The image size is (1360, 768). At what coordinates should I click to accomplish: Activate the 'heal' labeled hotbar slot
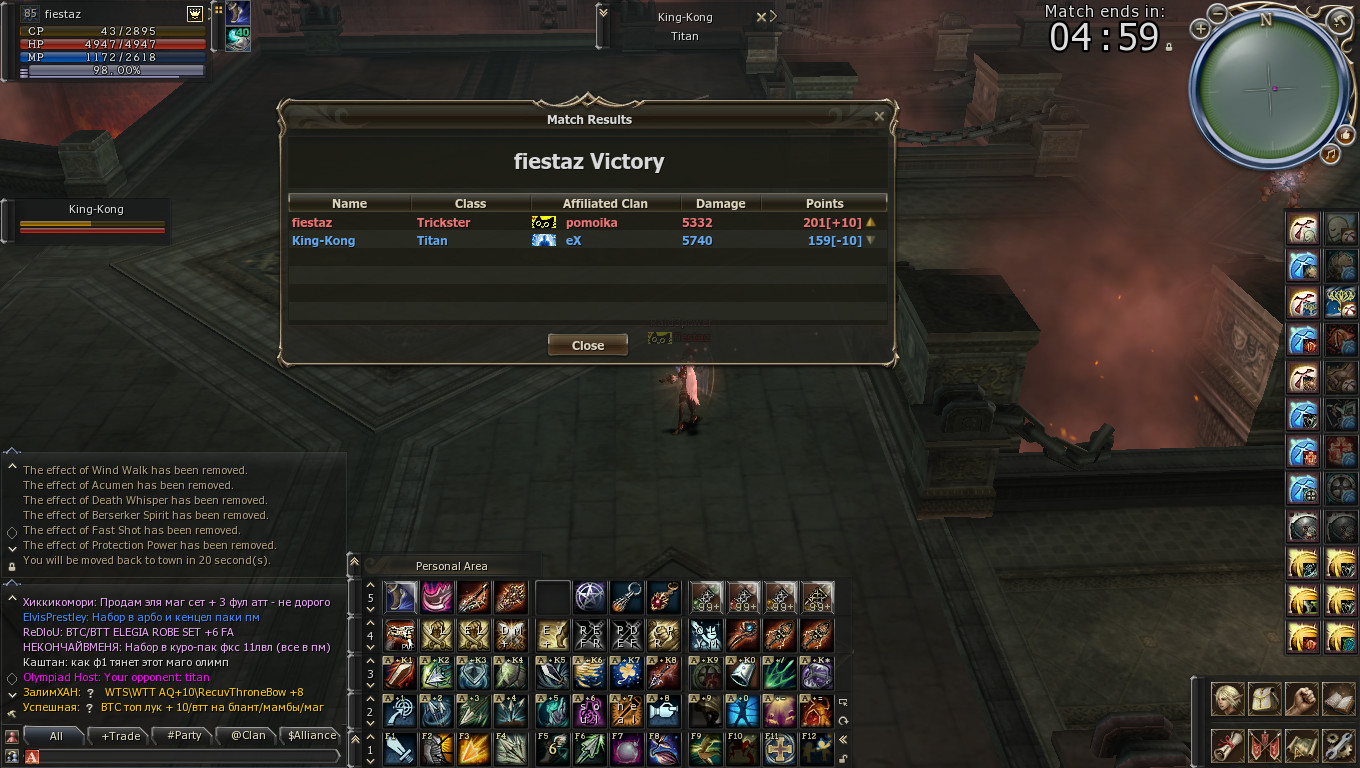tap(627, 711)
